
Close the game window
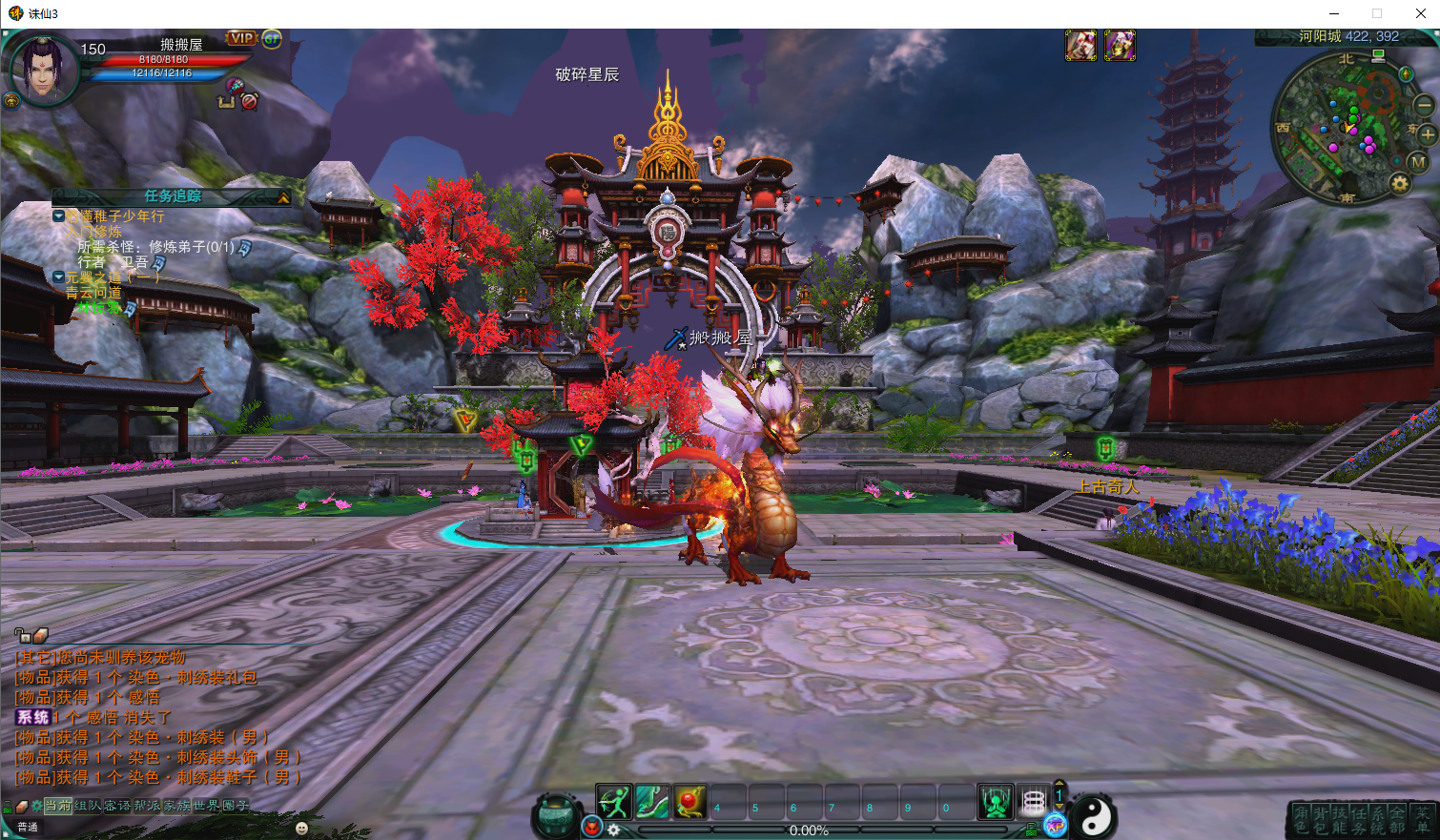coord(1420,13)
